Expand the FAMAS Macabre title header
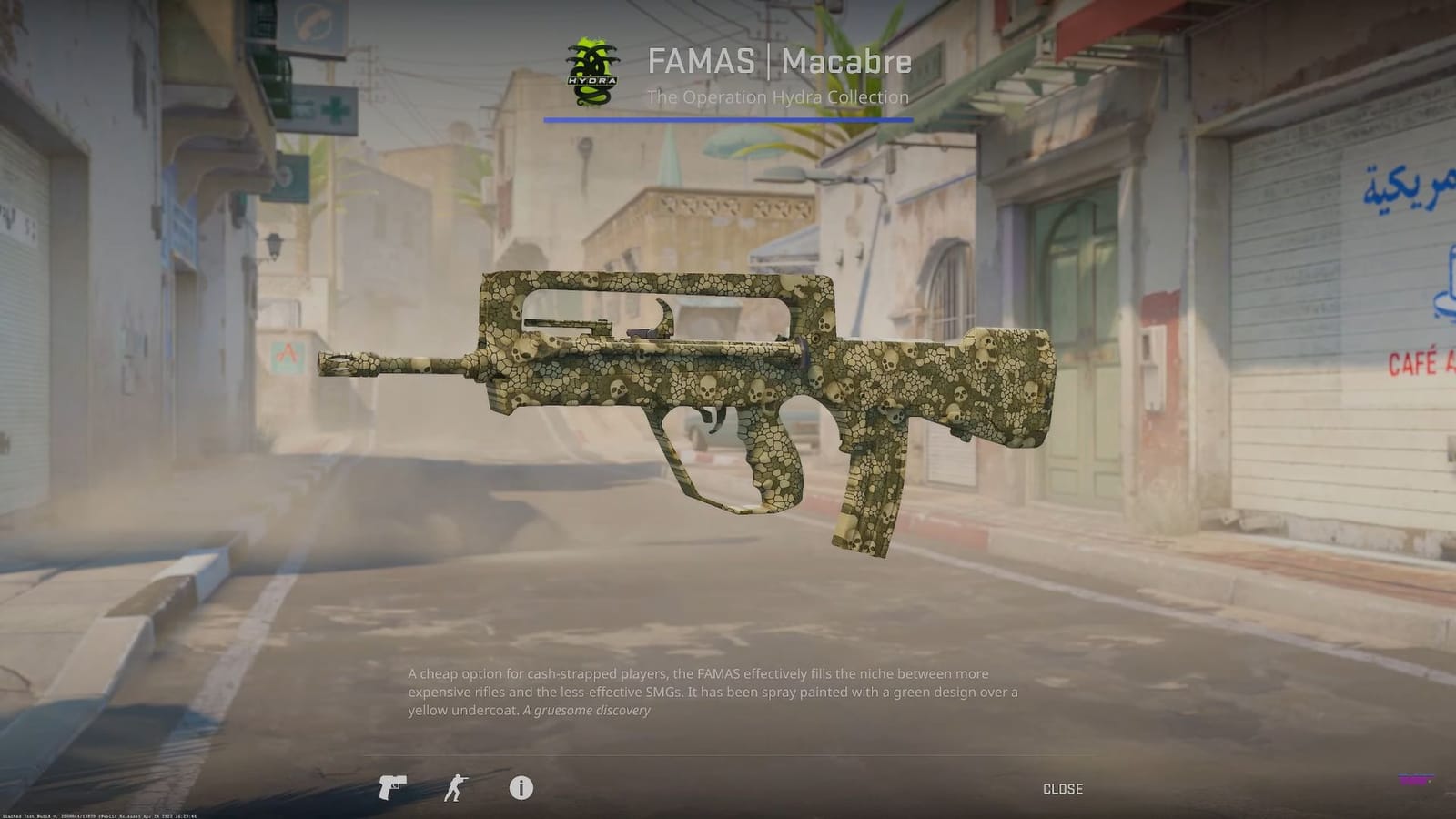1456x819 pixels. point(780,63)
